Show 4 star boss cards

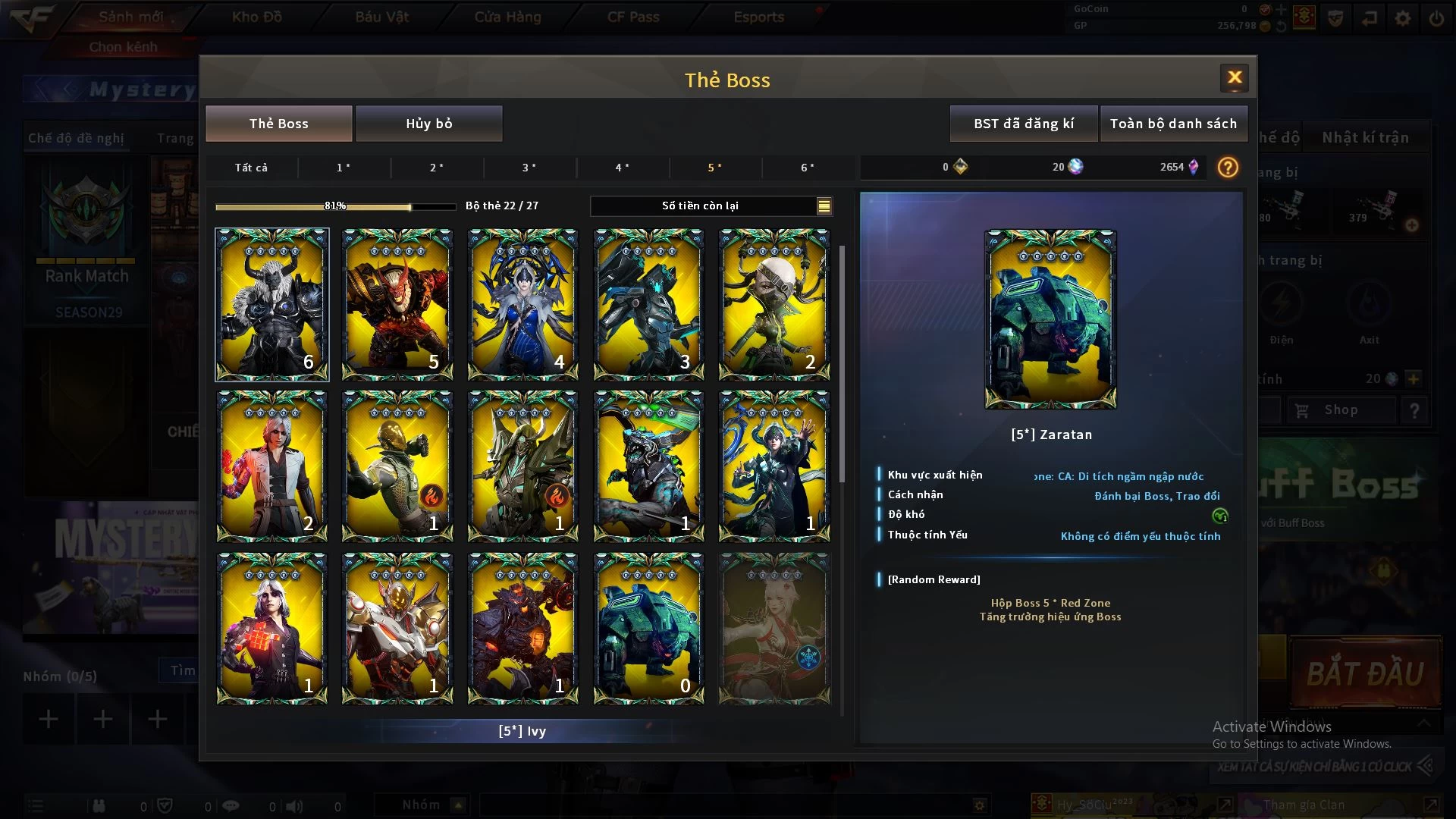(x=622, y=168)
